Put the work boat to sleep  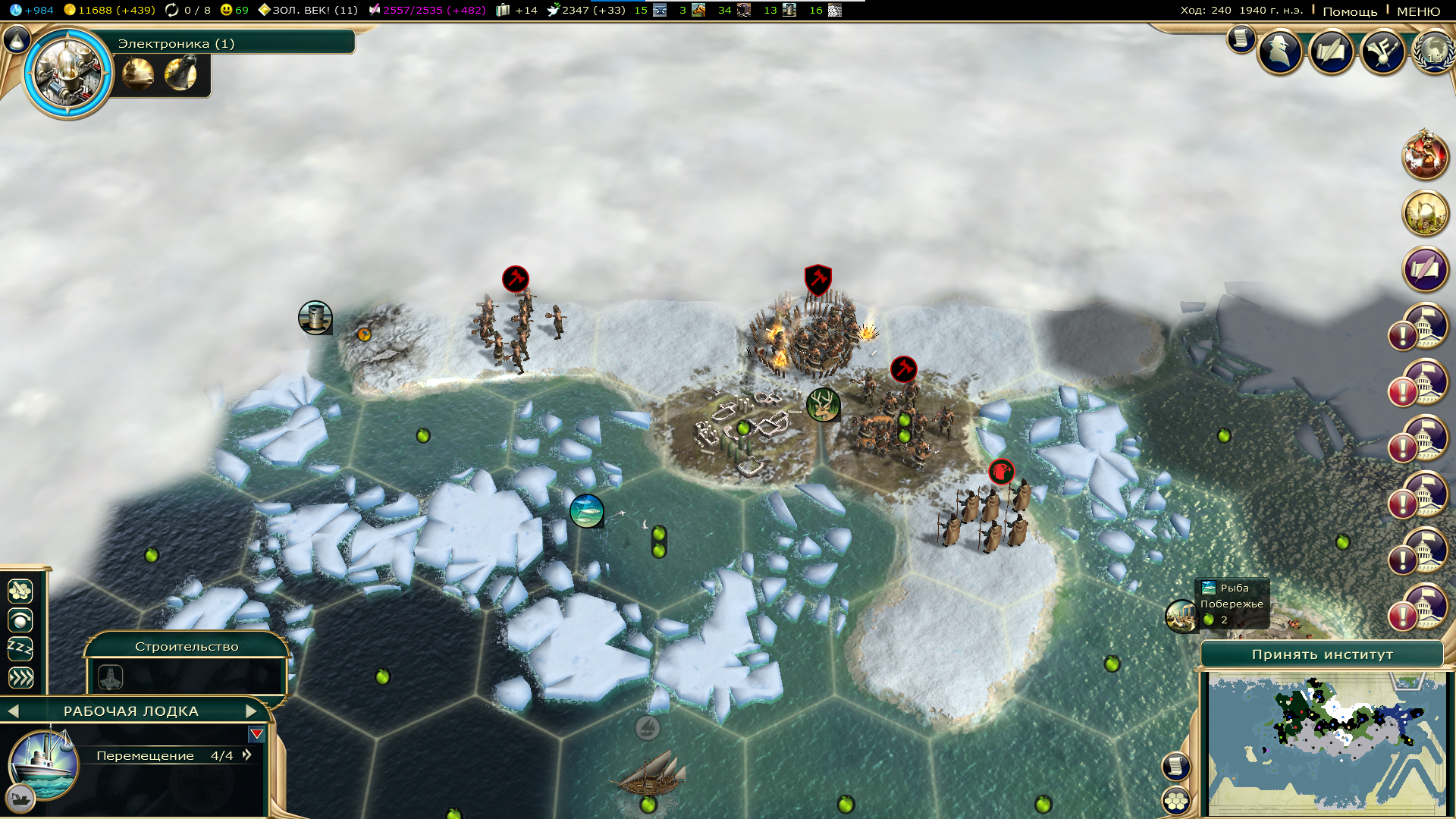(x=20, y=648)
